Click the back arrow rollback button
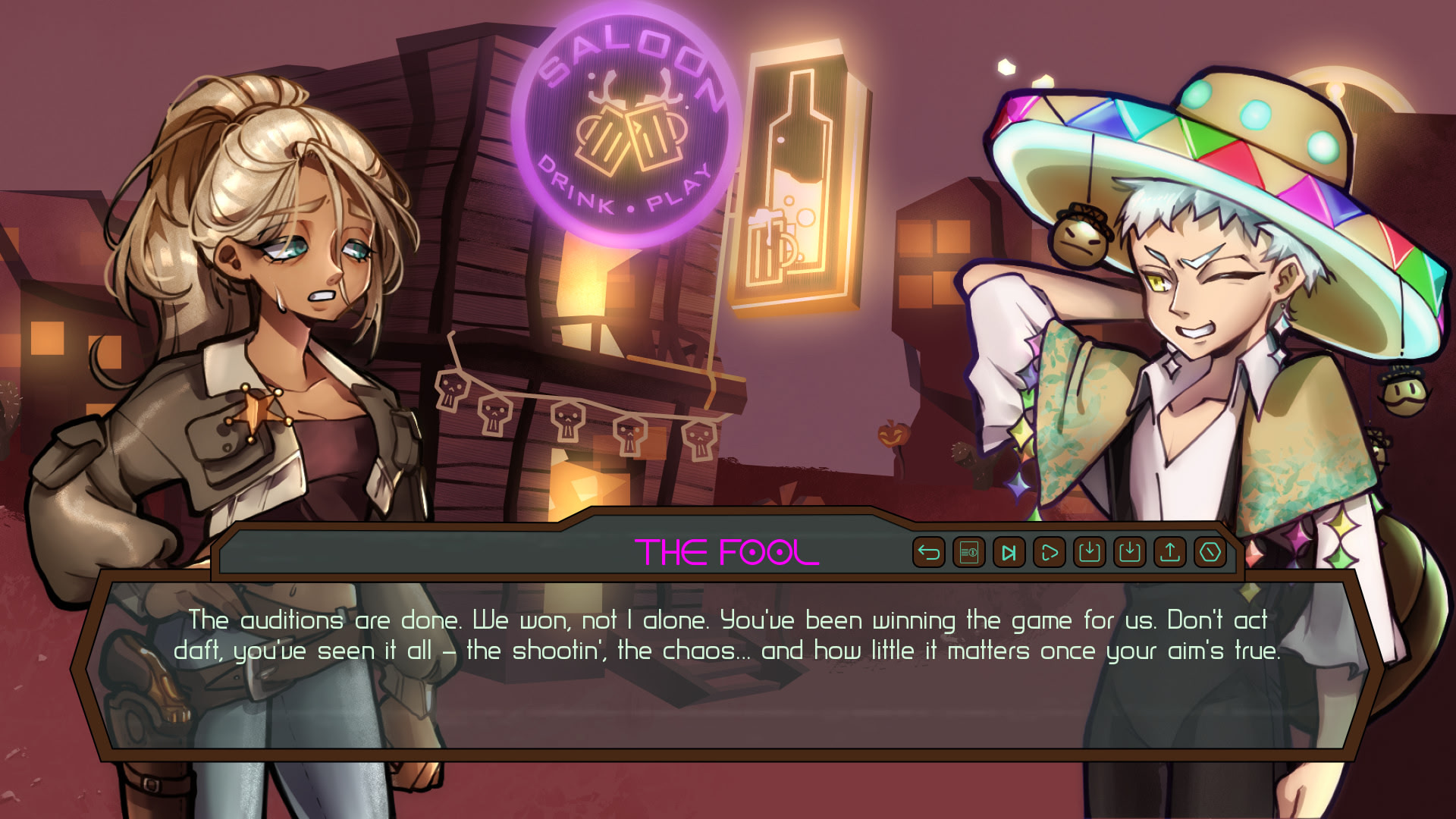Screen dimensions: 1456x819 (928, 552)
